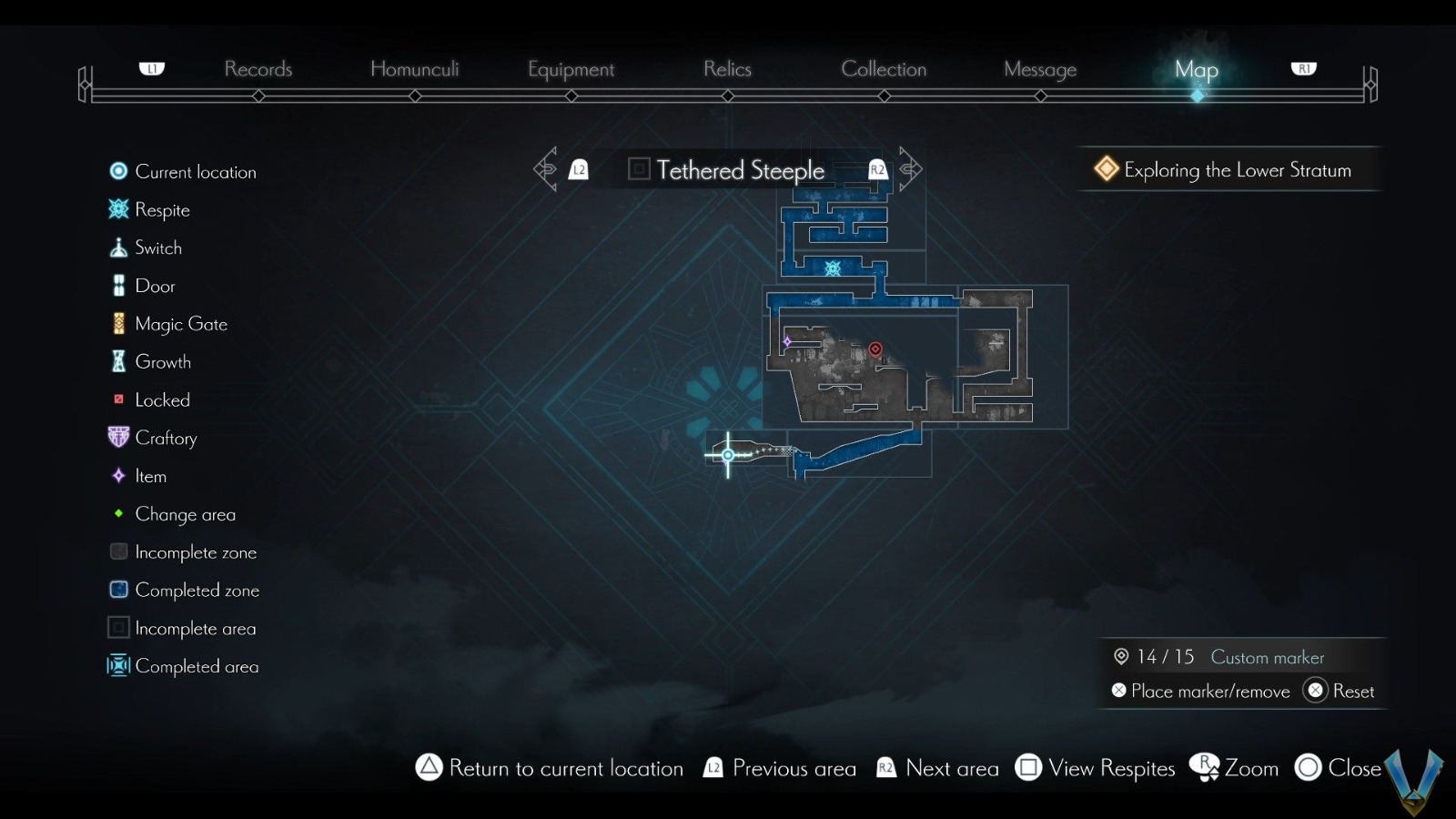Image resolution: width=1456 pixels, height=819 pixels.
Task: Click Return to current location
Action: point(550,768)
